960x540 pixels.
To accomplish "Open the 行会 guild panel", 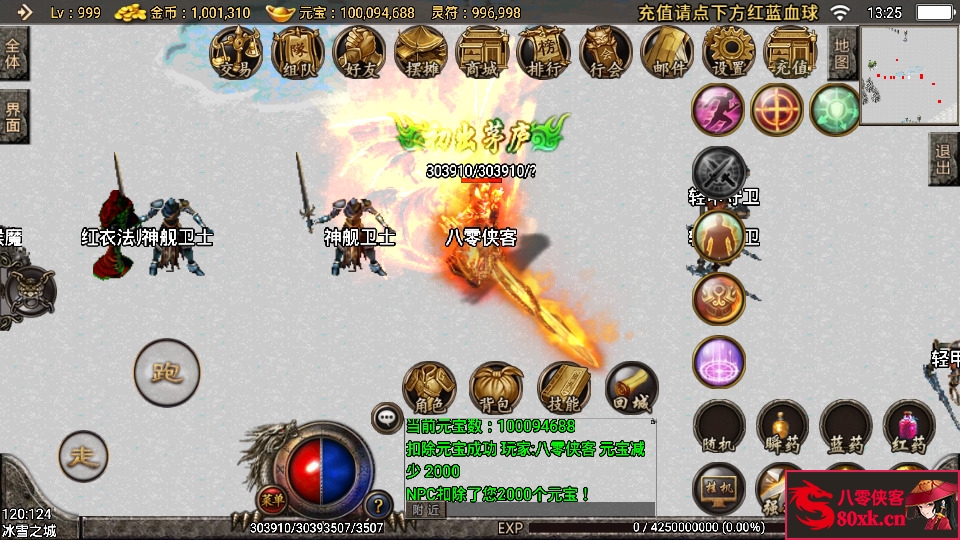I will click(606, 51).
